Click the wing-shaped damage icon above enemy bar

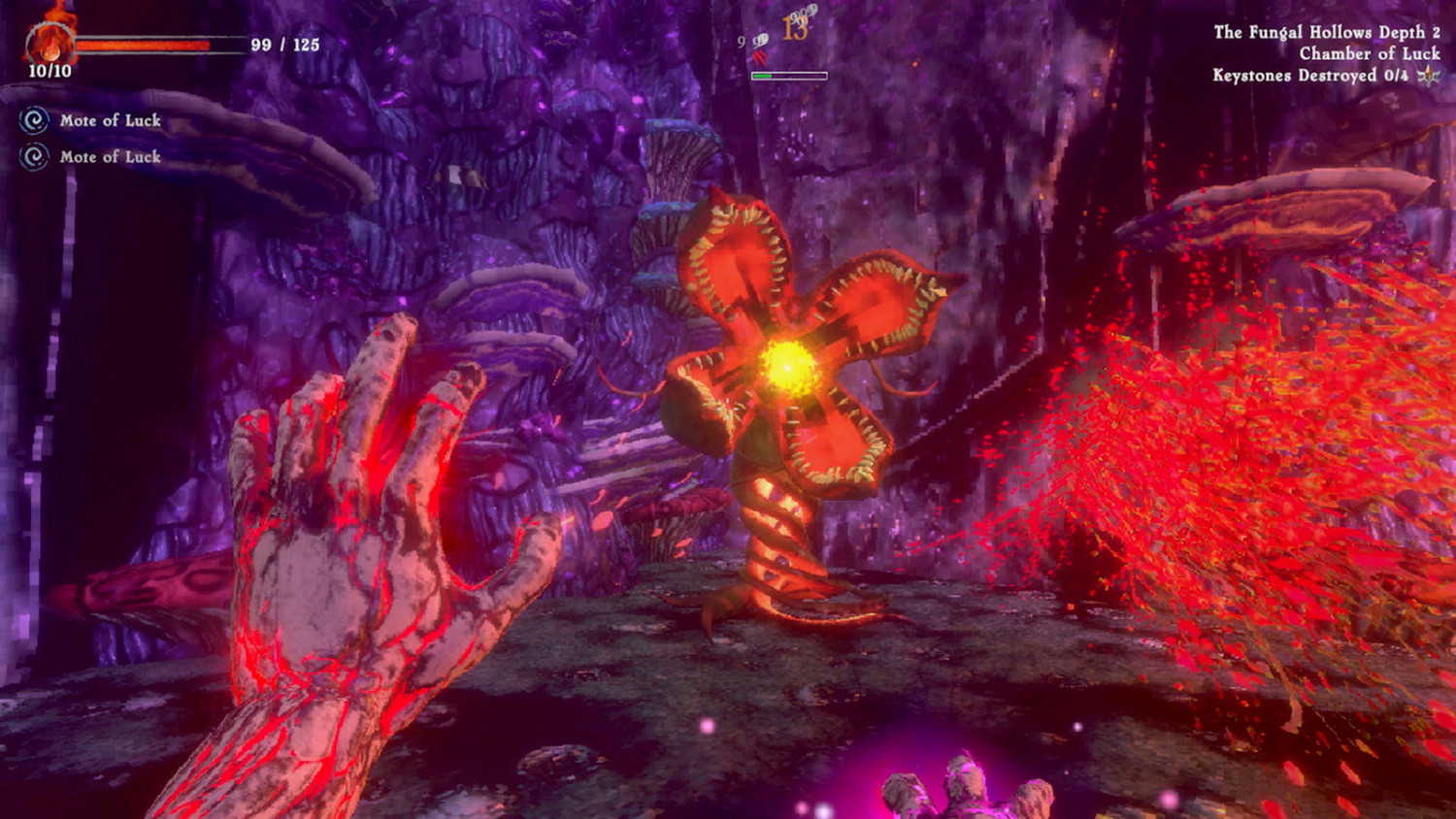pyautogui.click(x=760, y=41)
